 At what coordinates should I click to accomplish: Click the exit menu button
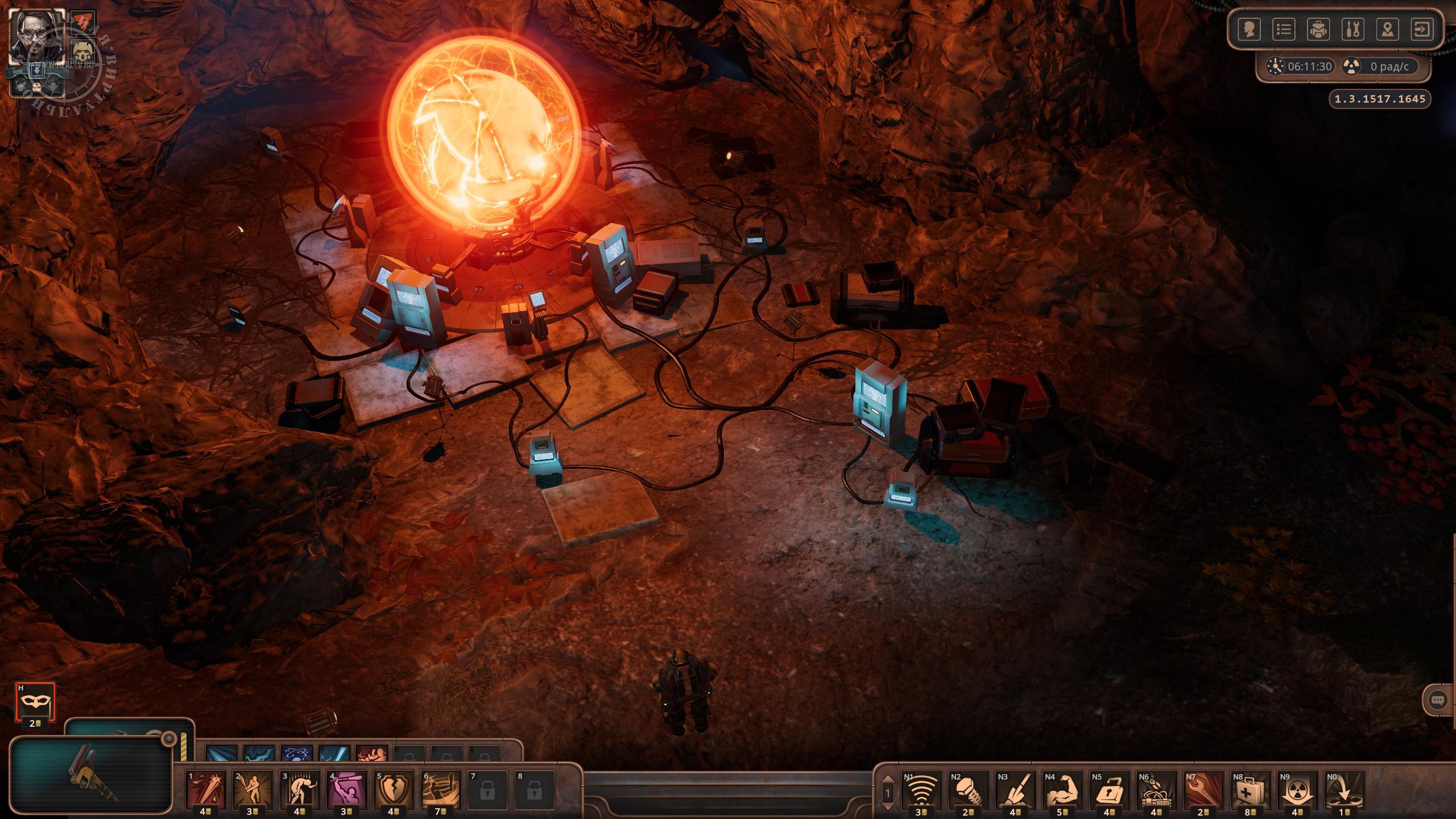[x=1422, y=30]
